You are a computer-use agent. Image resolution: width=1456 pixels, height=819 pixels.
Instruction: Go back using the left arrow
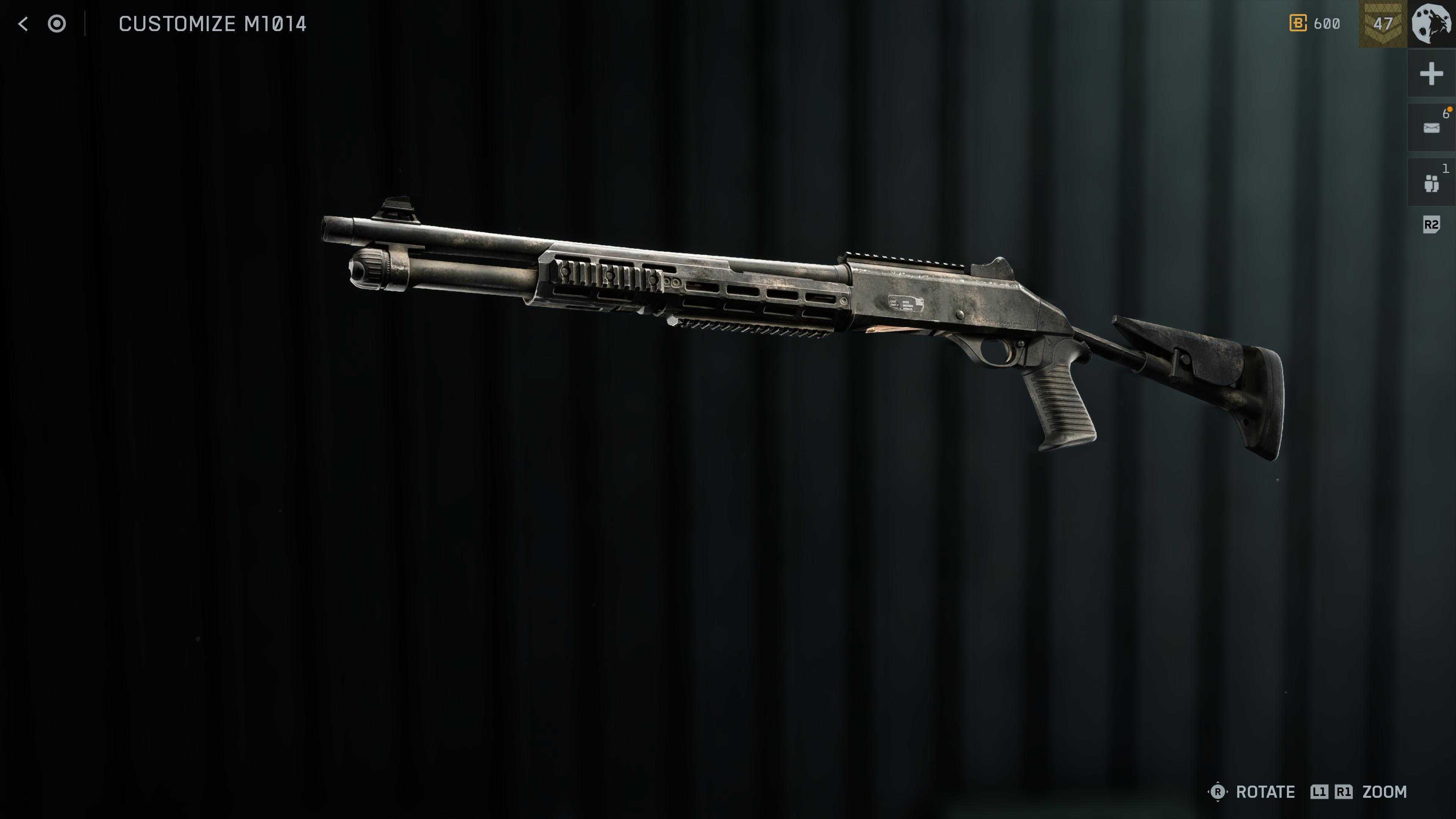[x=23, y=24]
